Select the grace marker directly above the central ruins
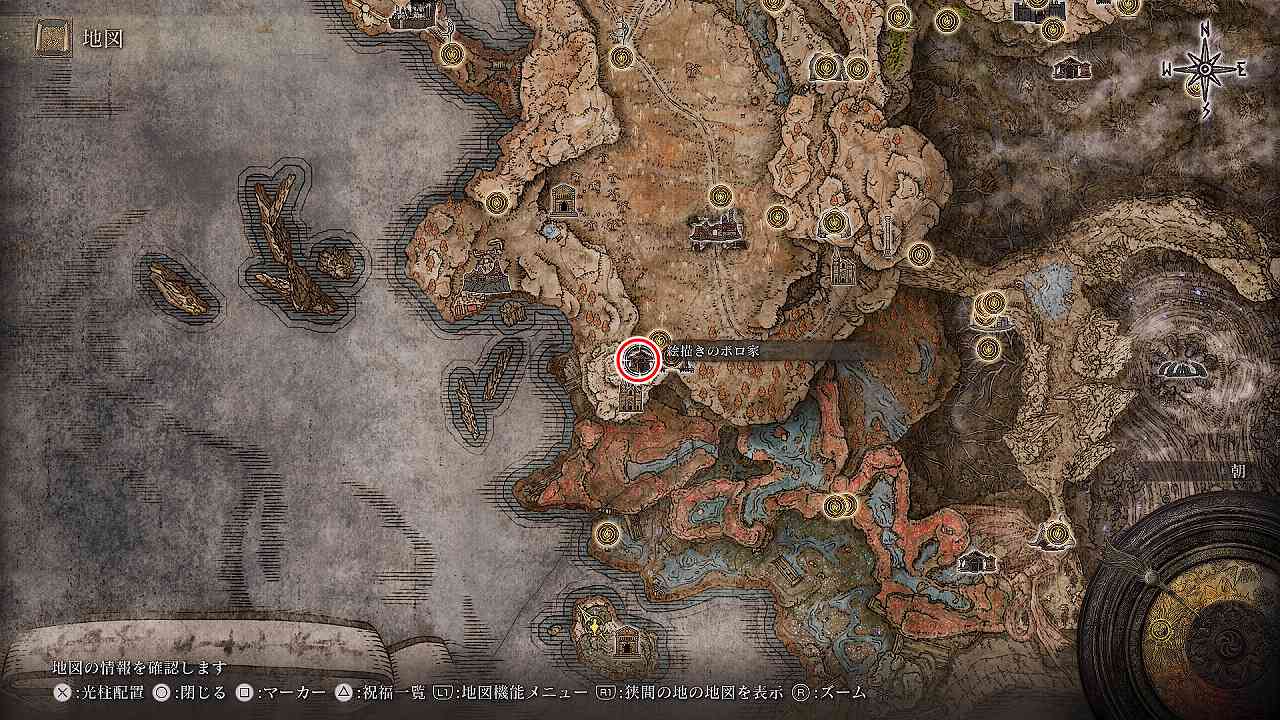The height and width of the screenshot is (720, 1280). tap(720, 196)
